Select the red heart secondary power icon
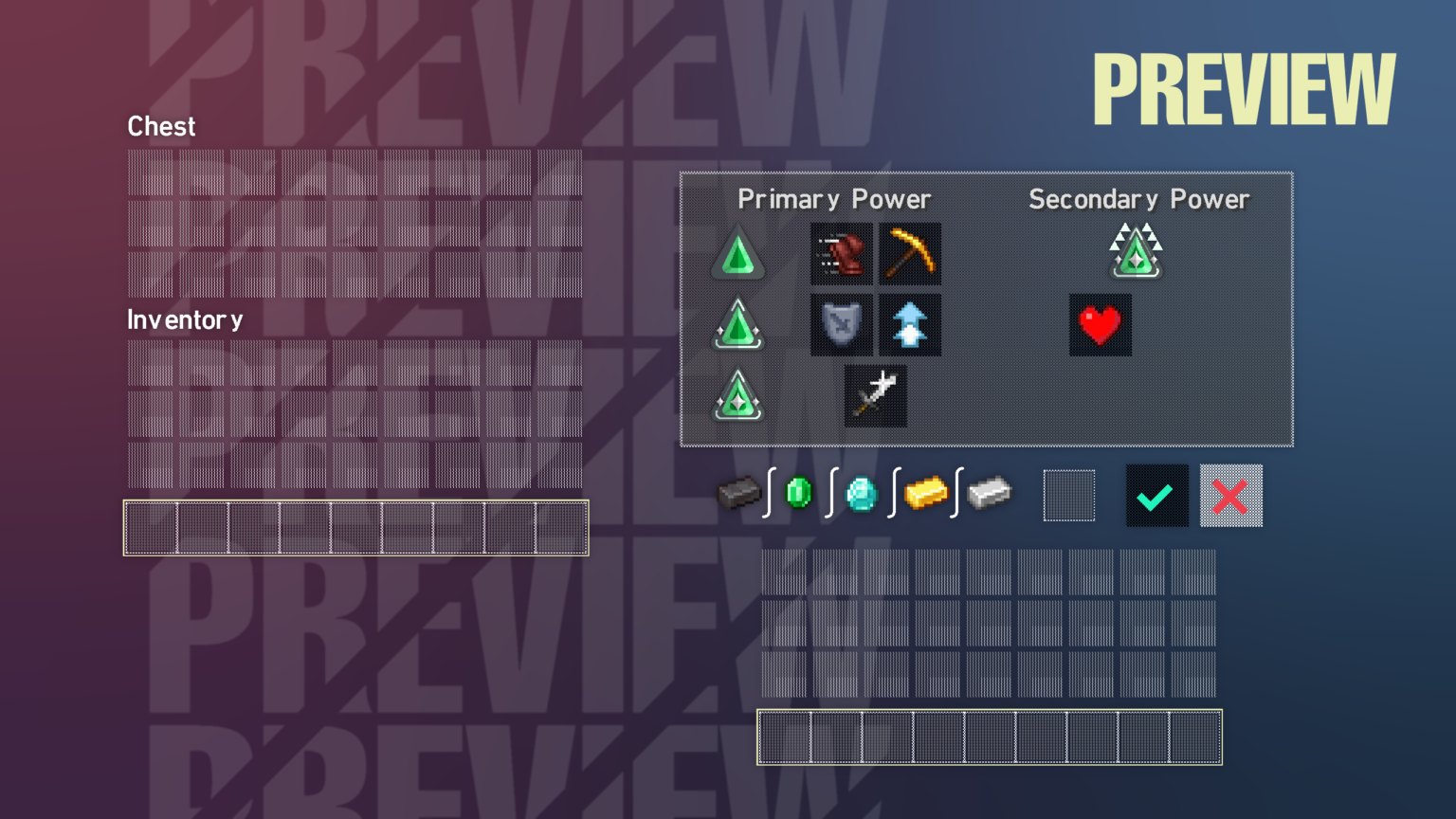Image resolution: width=1456 pixels, height=819 pixels. pyautogui.click(x=1100, y=325)
